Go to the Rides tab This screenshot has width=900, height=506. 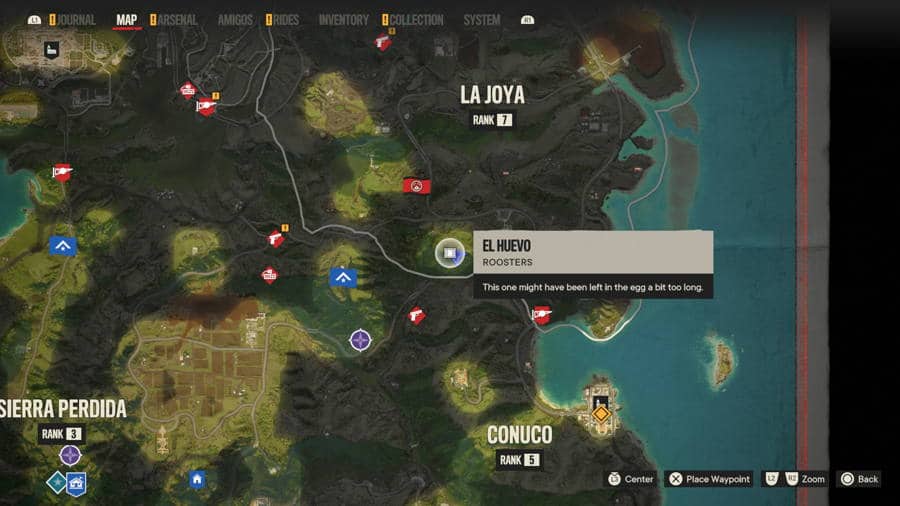click(x=285, y=20)
